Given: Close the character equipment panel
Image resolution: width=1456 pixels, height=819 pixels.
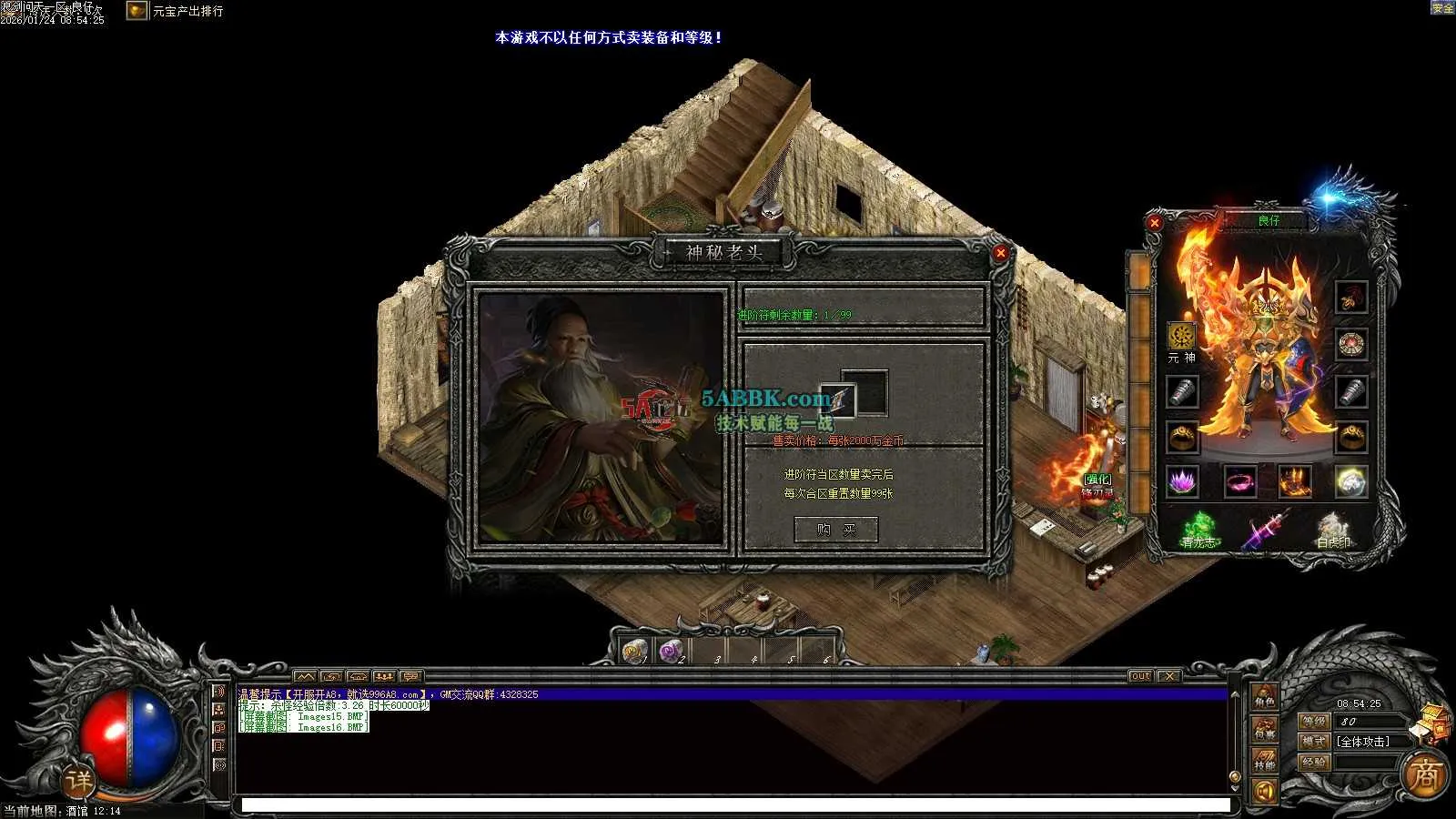Looking at the screenshot, I should tap(1154, 222).
